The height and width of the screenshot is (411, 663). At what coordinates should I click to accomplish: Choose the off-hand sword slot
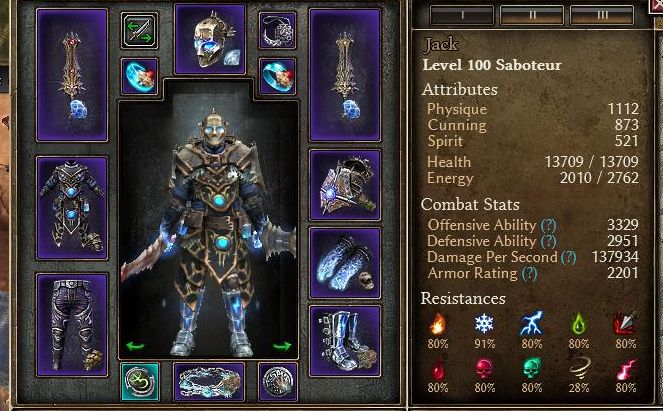click(345, 75)
